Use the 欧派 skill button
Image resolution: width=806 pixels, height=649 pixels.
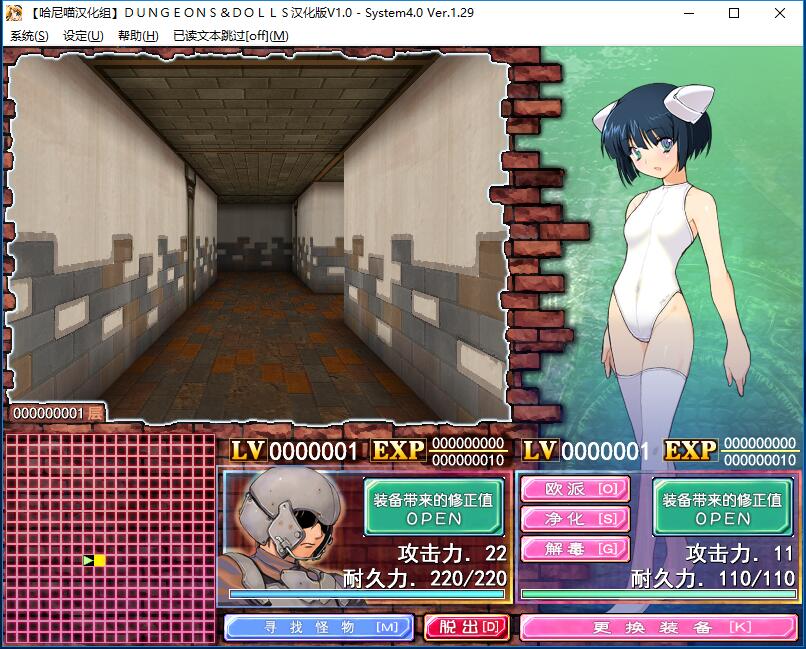(x=574, y=489)
